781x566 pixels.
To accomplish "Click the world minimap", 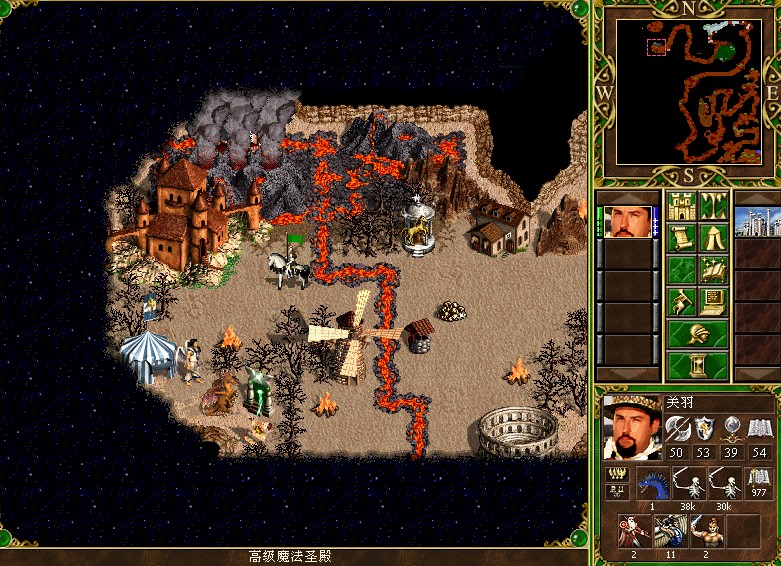I will tap(689, 92).
